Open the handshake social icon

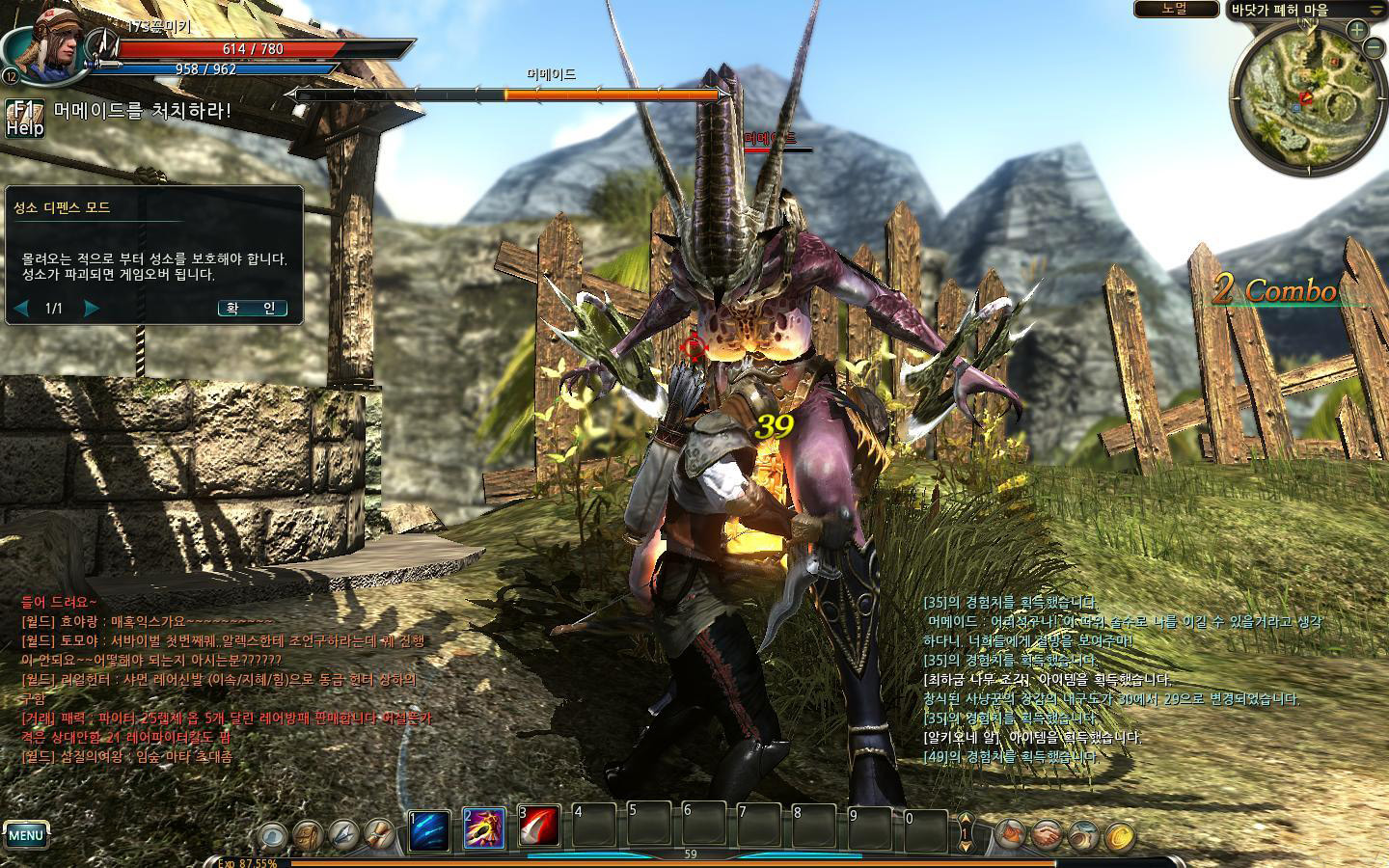click(x=1046, y=834)
